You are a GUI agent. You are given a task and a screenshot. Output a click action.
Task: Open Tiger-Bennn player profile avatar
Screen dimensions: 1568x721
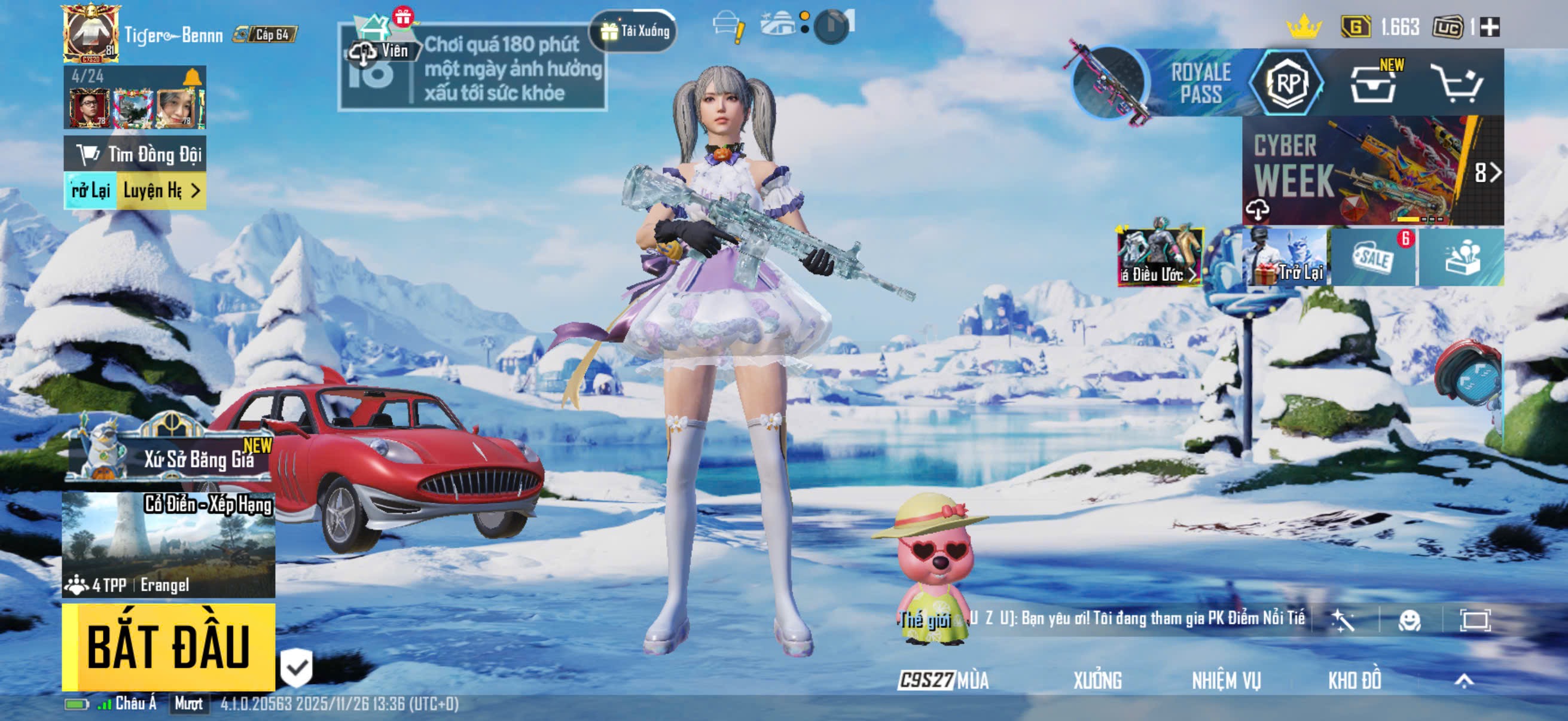91,33
